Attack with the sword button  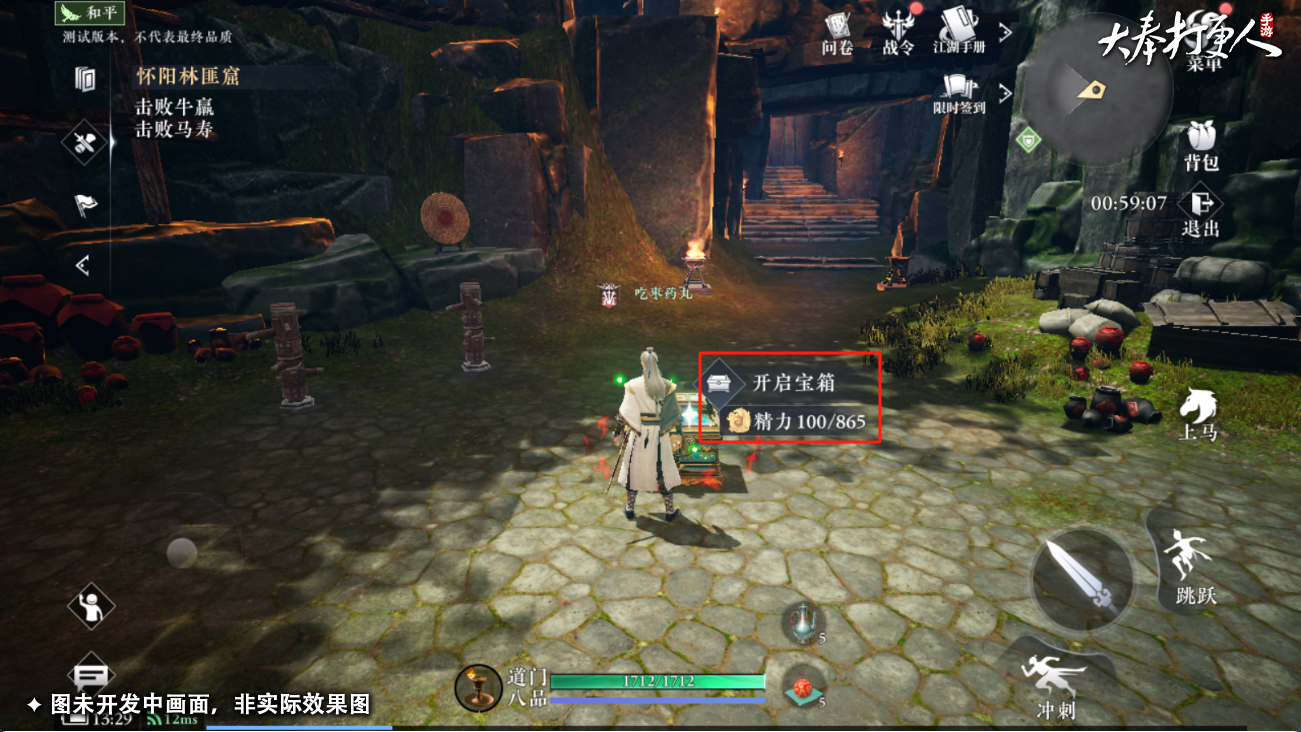coord(1083,579)
